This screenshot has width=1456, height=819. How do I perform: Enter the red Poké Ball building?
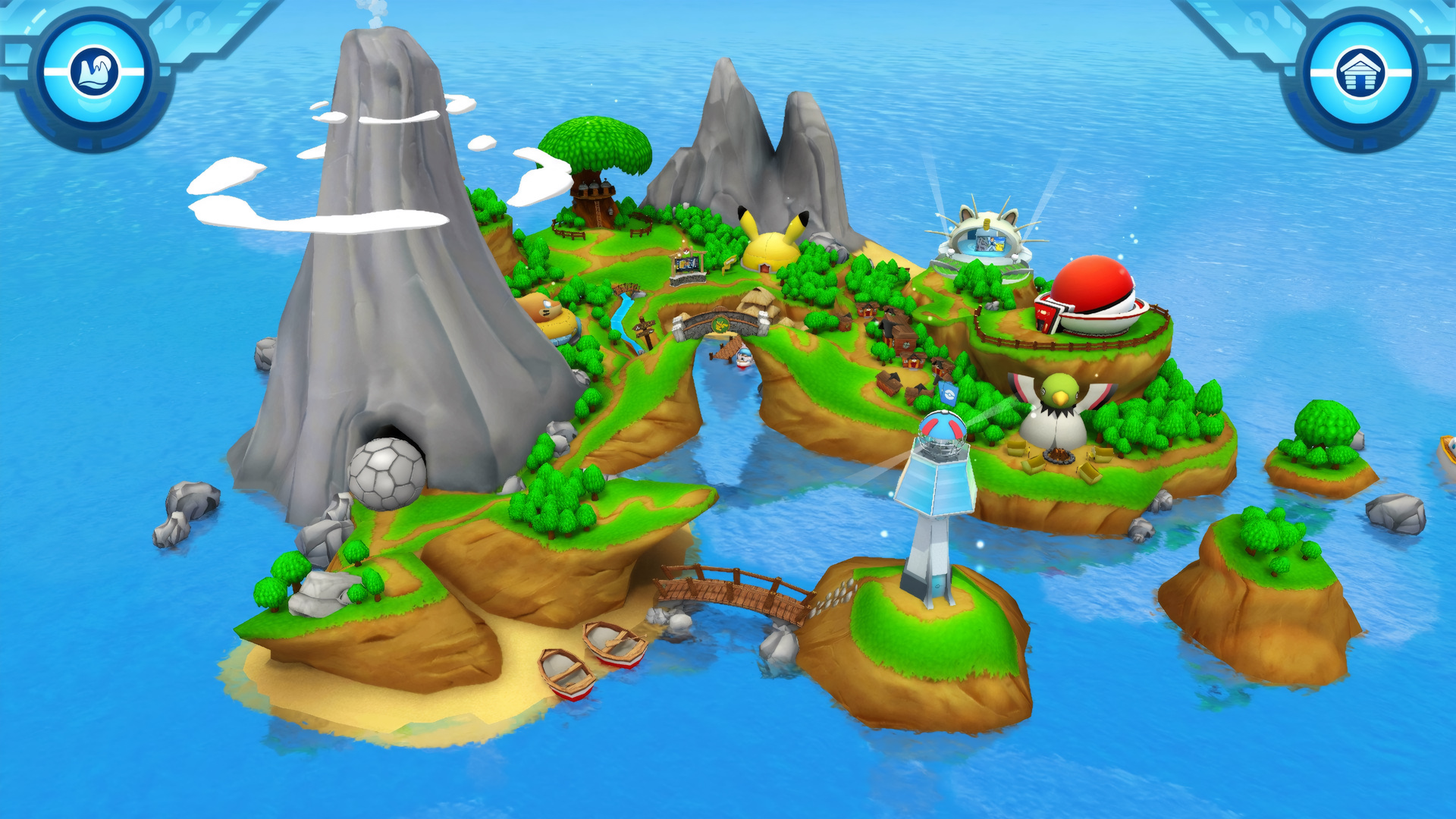point(1090,297)
